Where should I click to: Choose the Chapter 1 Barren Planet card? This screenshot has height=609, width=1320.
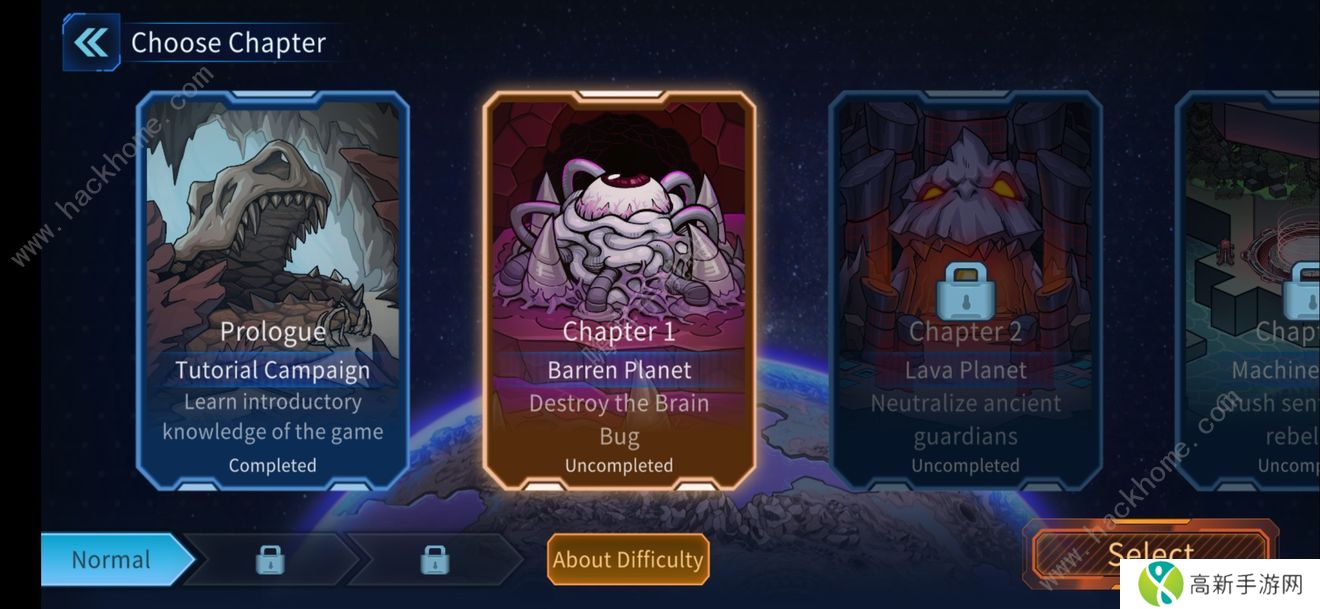pos(619,290)
